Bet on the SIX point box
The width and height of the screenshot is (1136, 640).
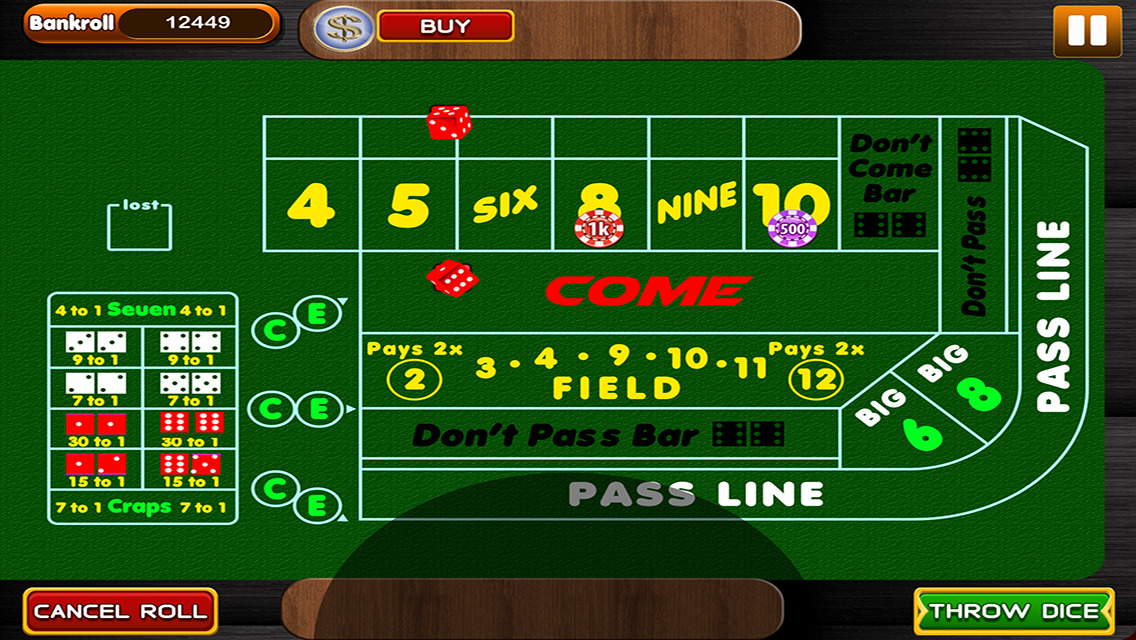[504, 203]
